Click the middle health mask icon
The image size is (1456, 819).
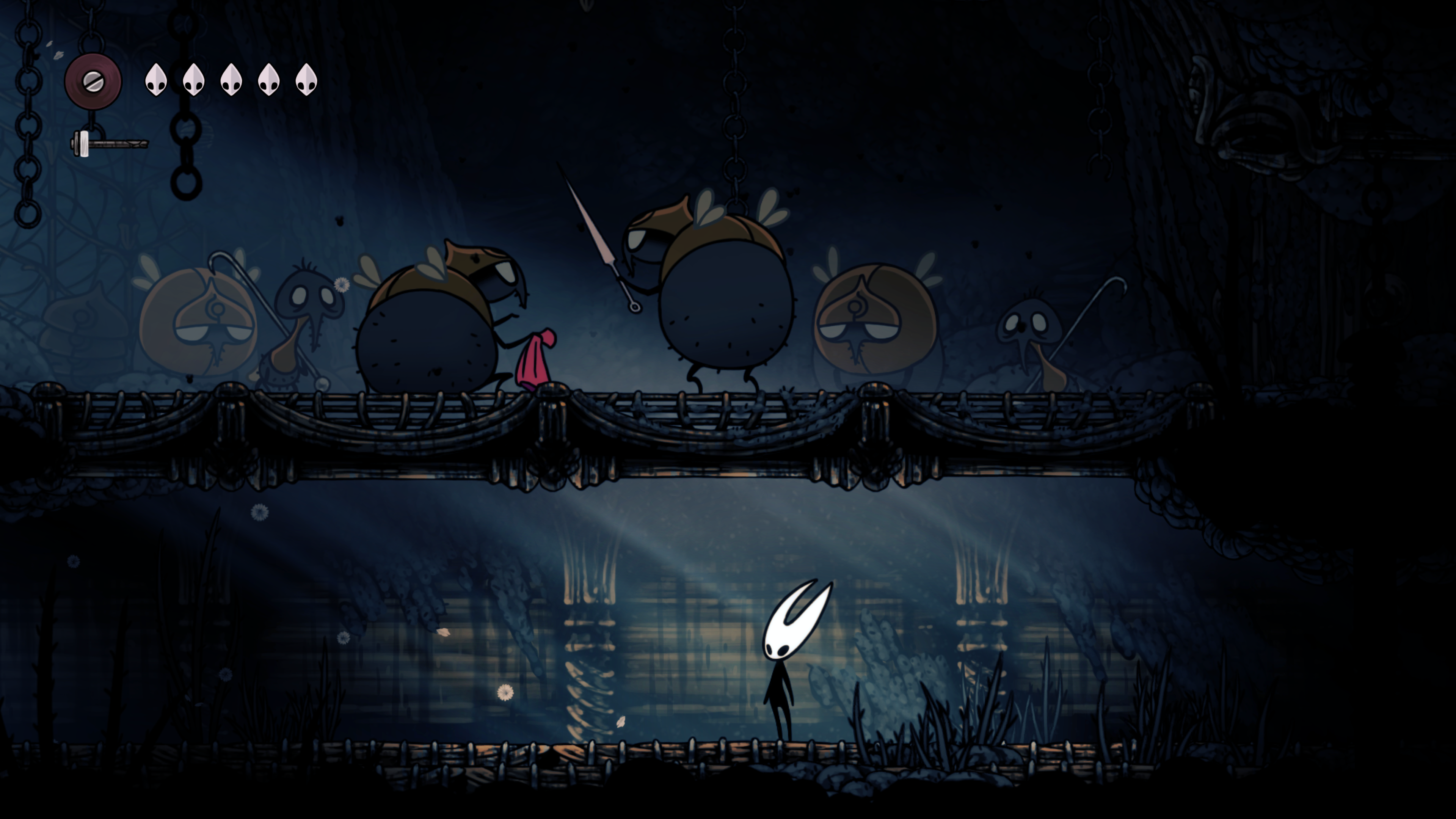(231, 79)
